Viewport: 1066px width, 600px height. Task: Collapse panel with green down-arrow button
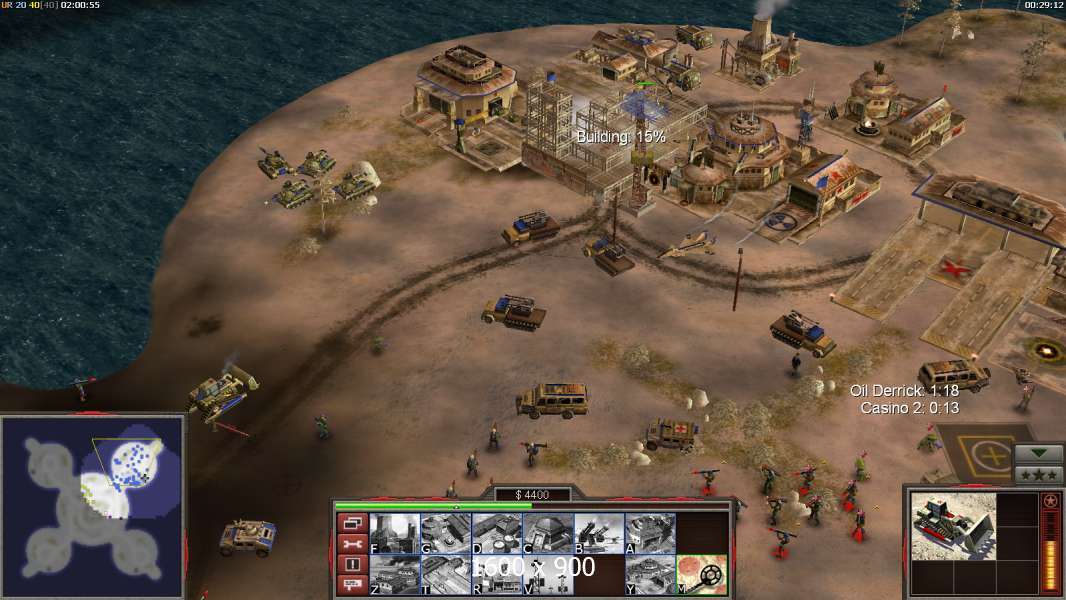pyautogui.click(x=1038, y=453)
